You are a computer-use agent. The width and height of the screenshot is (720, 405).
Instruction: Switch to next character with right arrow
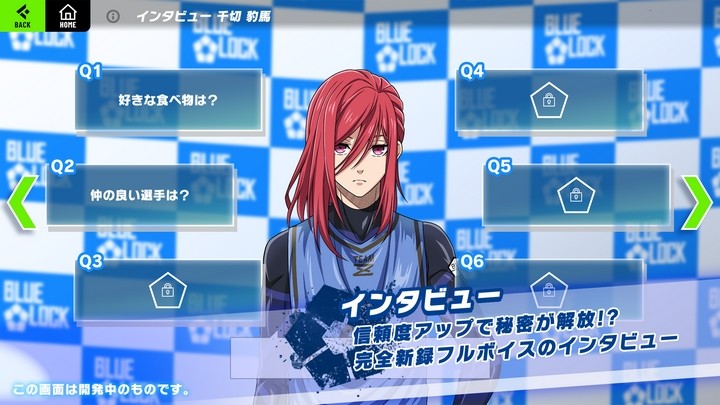click(696, 202)
